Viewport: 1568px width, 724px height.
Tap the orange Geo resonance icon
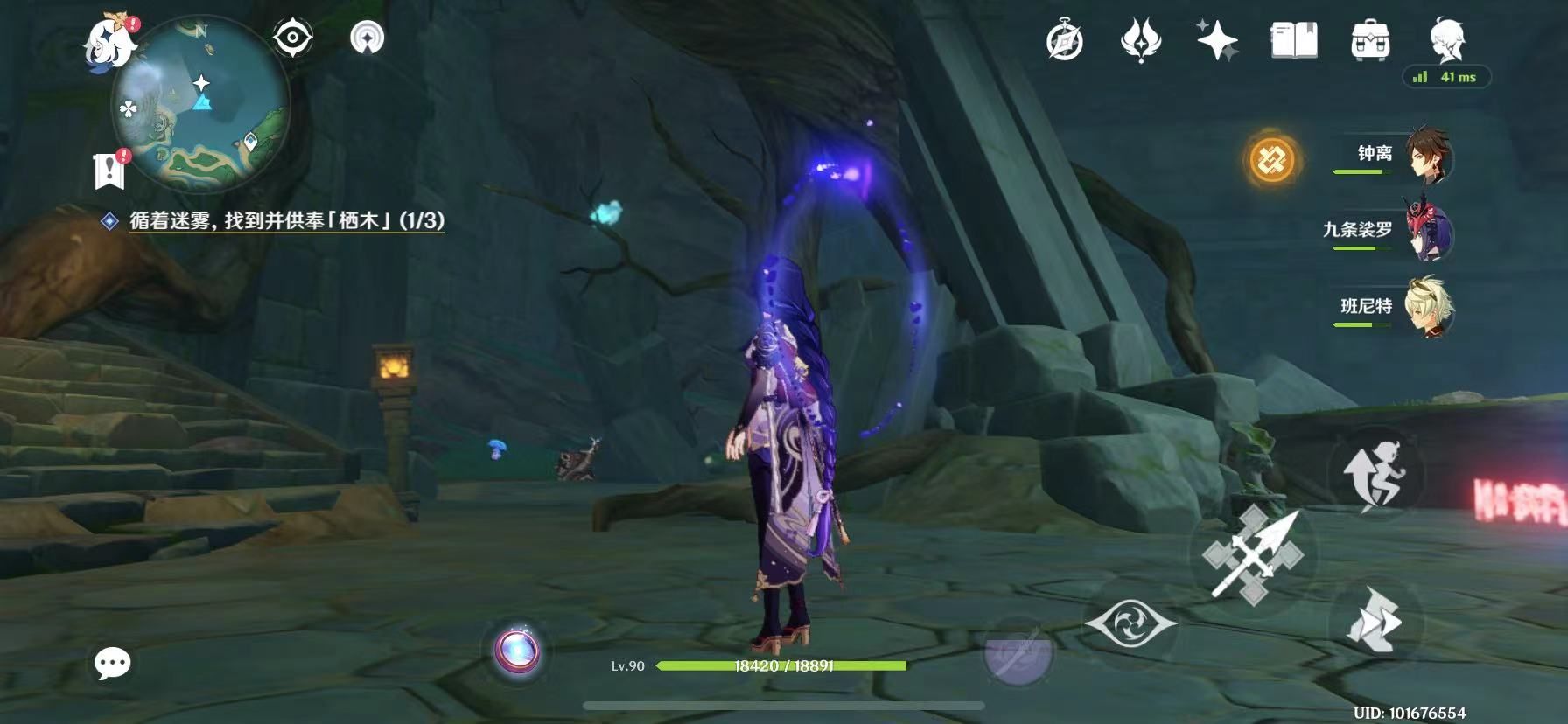(x=1272, y=160)
